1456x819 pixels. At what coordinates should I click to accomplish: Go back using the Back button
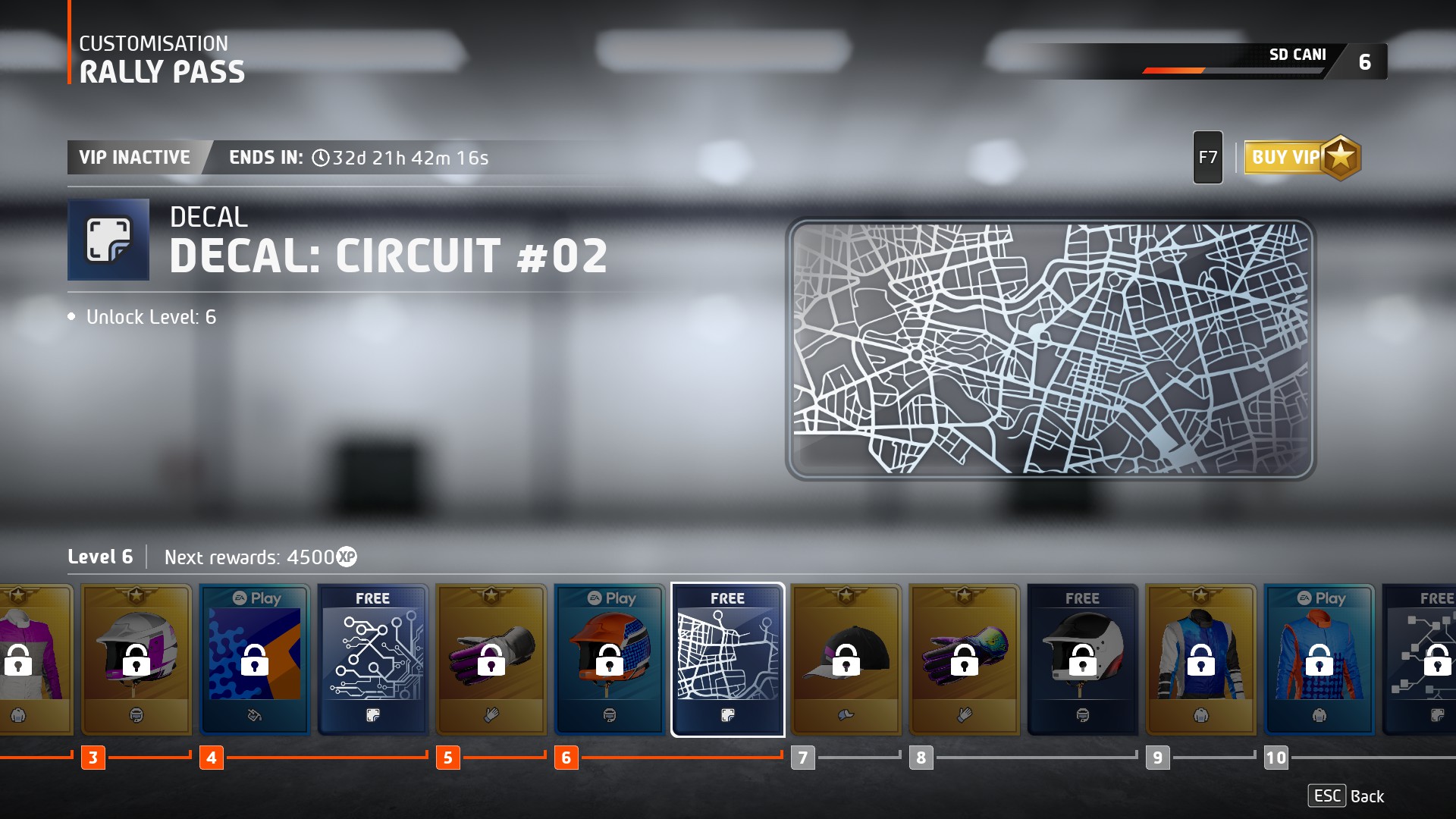click(x=1346, y=796)
